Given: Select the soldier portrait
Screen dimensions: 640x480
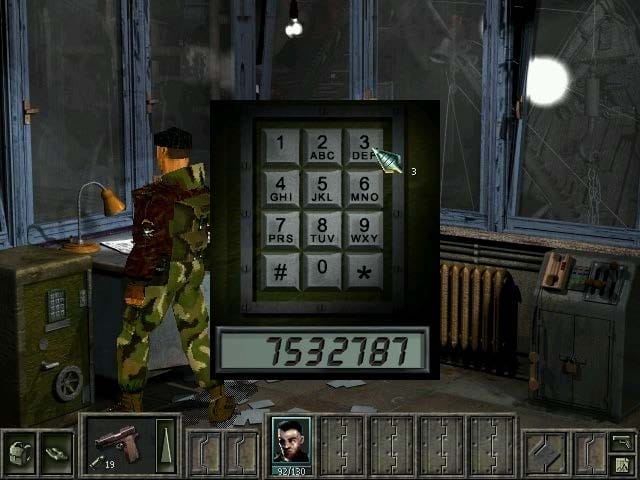Looking at the screenshot, I should [x=291, y=440].
